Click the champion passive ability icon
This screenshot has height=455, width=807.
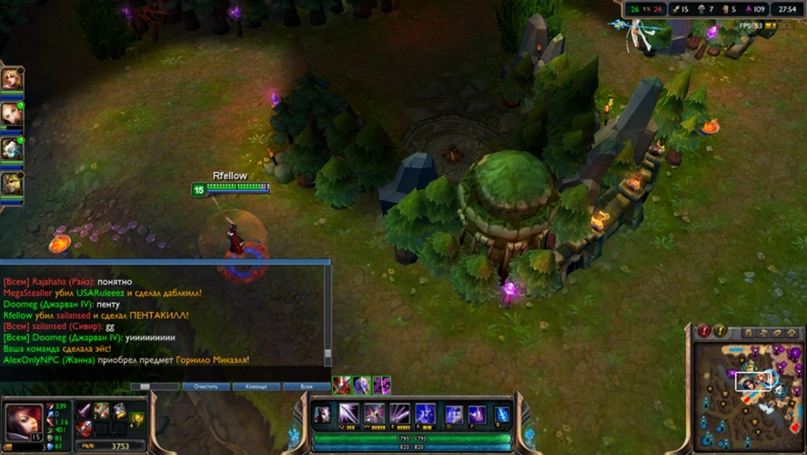322,414
